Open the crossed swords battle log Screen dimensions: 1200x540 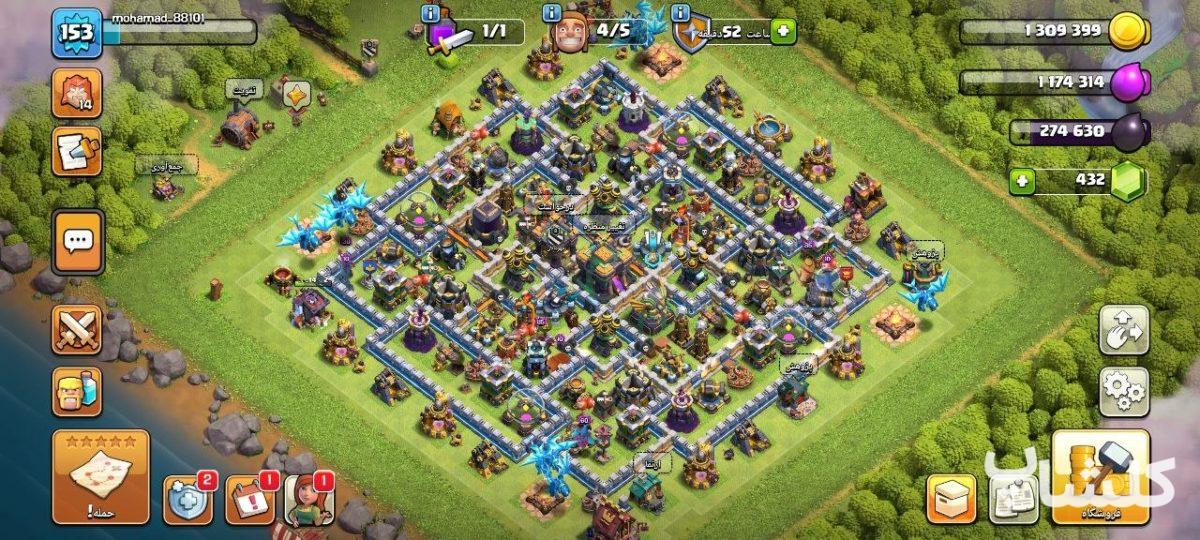77,330
